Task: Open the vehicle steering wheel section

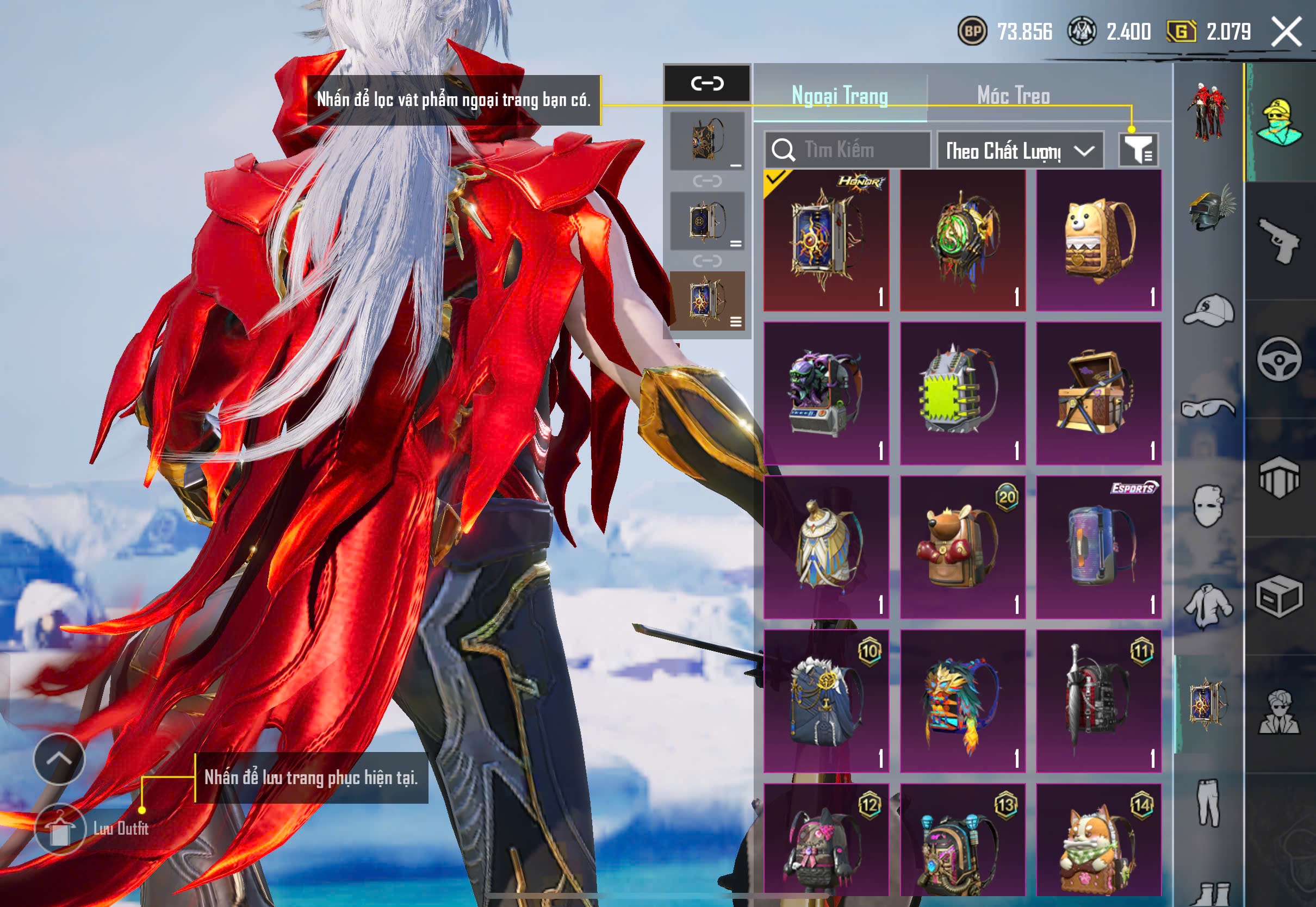Action: click(1280, 359)
